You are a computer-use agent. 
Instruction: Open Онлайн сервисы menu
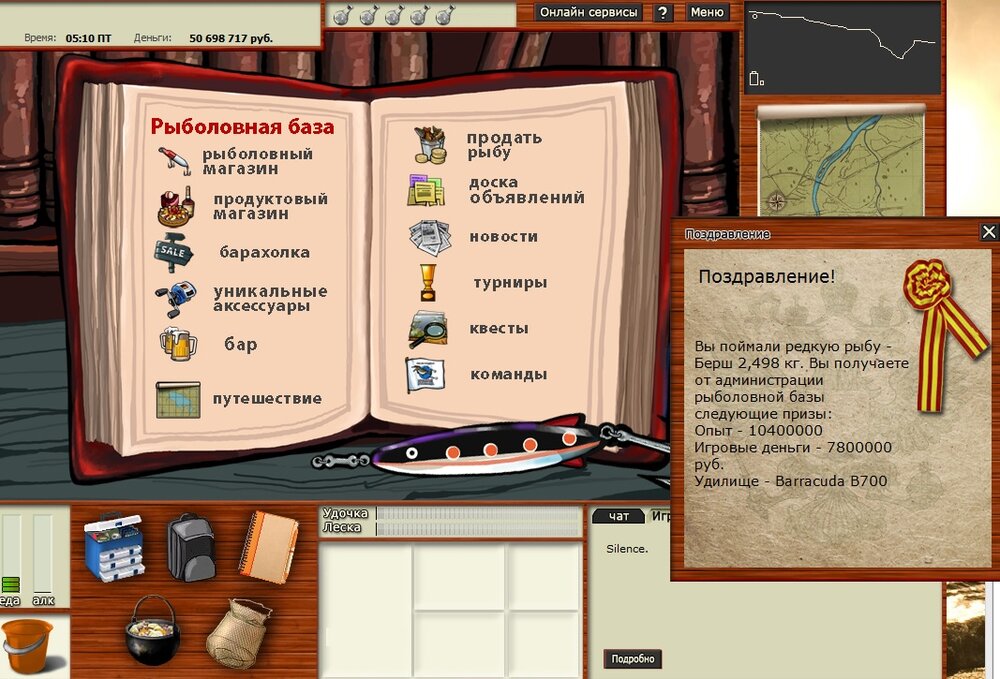[588, 13]
